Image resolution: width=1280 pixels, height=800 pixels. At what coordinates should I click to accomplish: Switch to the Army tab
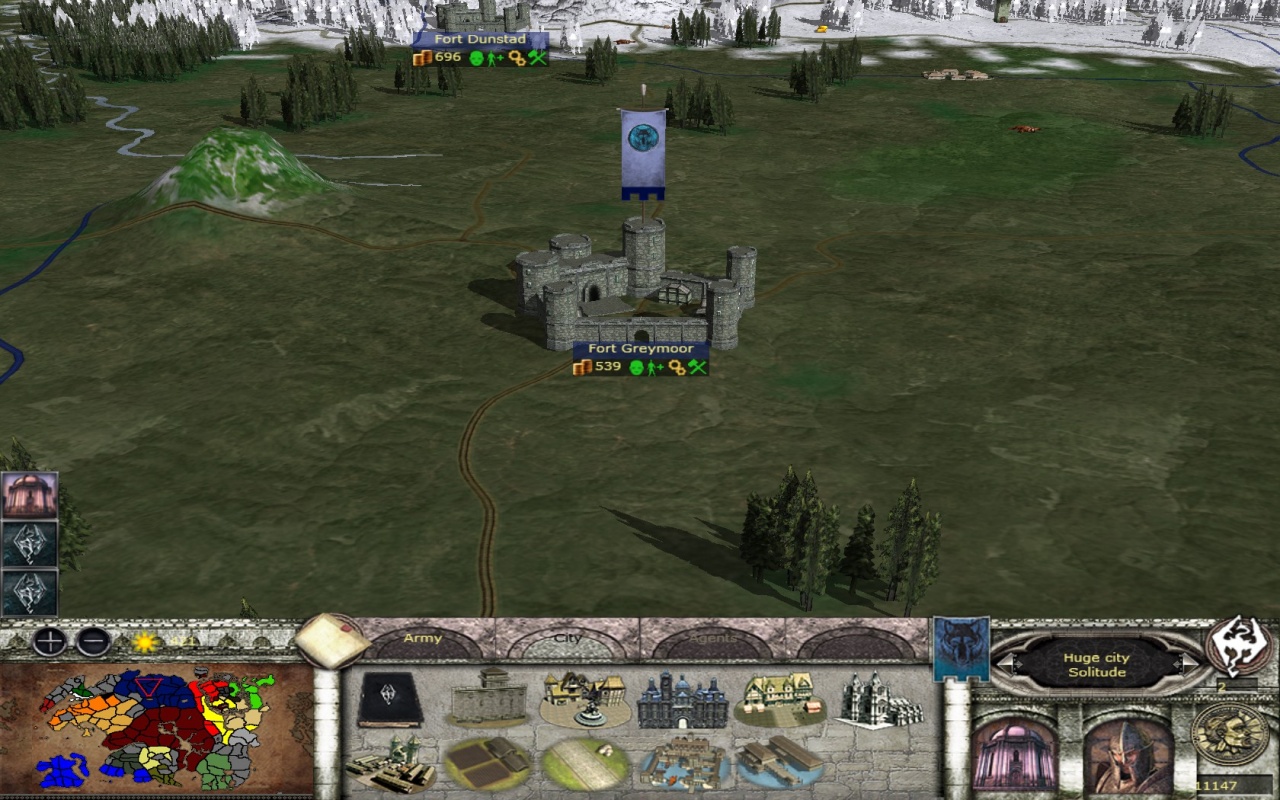click(x=422, y=639)
